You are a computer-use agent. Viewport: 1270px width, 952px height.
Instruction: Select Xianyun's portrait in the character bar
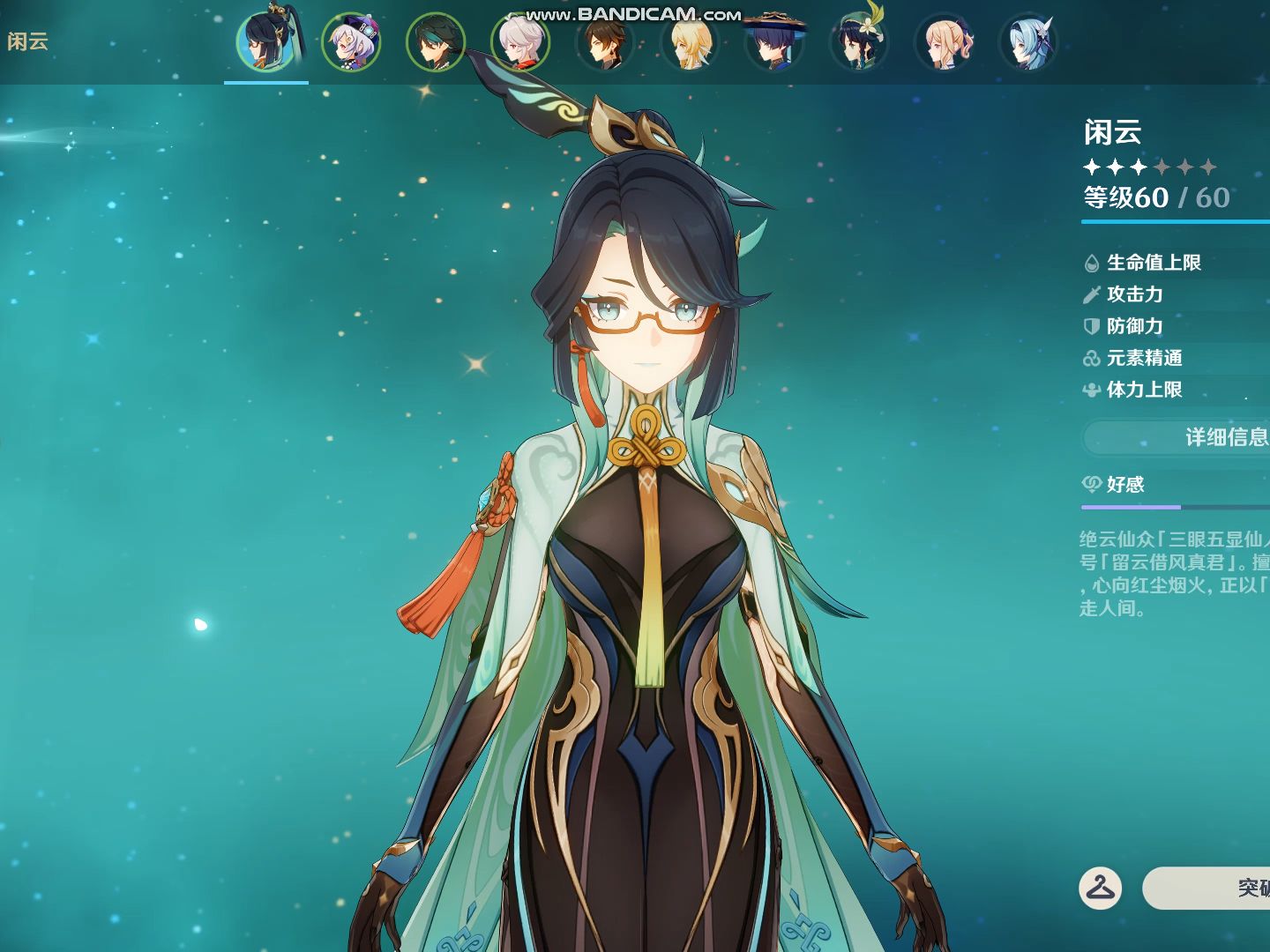265,42
